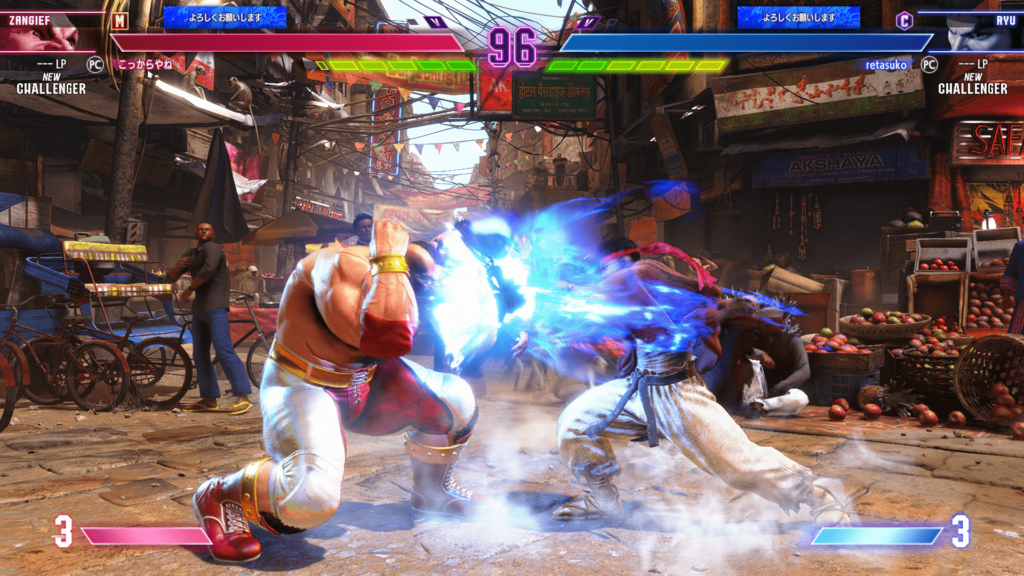
Task: Select the Classic control type C badge
Action: [x=904, y=20]
